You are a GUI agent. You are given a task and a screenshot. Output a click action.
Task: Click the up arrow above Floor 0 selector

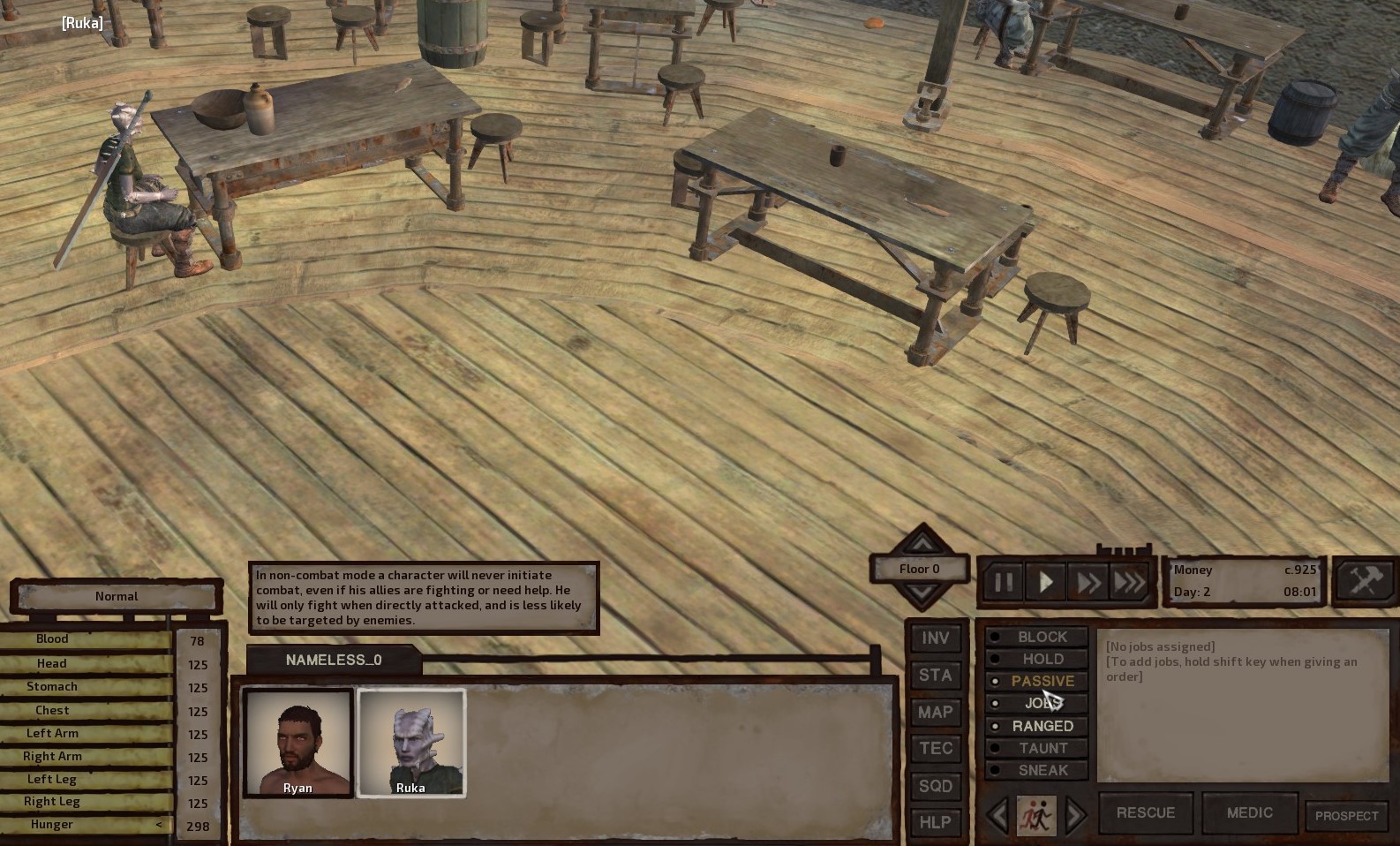pyautogui.click(x=921, y=545)
